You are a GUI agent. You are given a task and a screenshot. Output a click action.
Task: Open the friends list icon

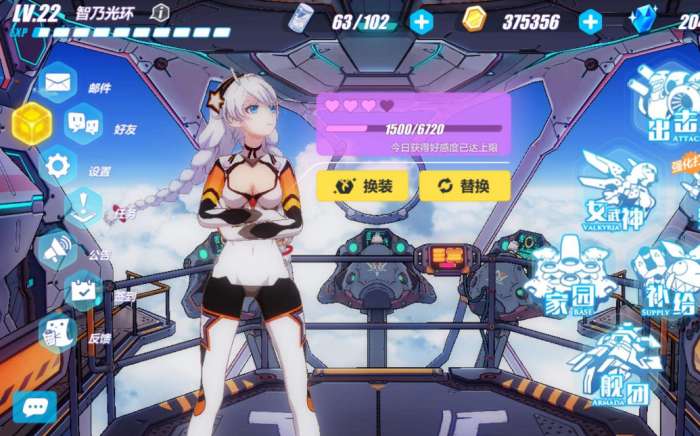tap(83, 124)
